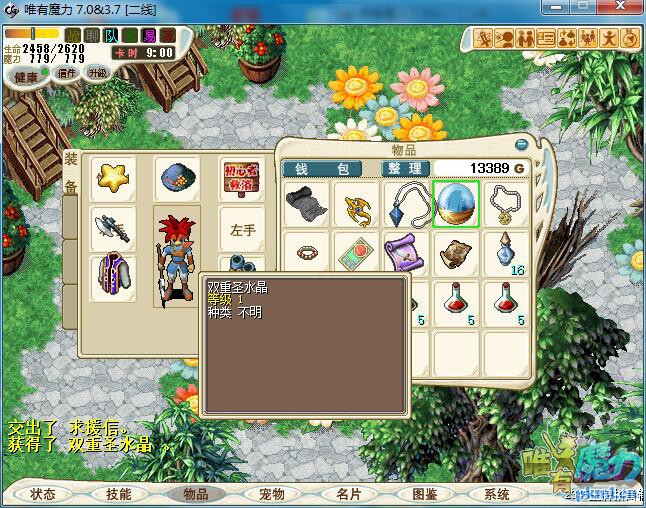This screenshot has height=508, width=646.
Task: Open the 图鉴 (Album) menu
Action: 424,494
